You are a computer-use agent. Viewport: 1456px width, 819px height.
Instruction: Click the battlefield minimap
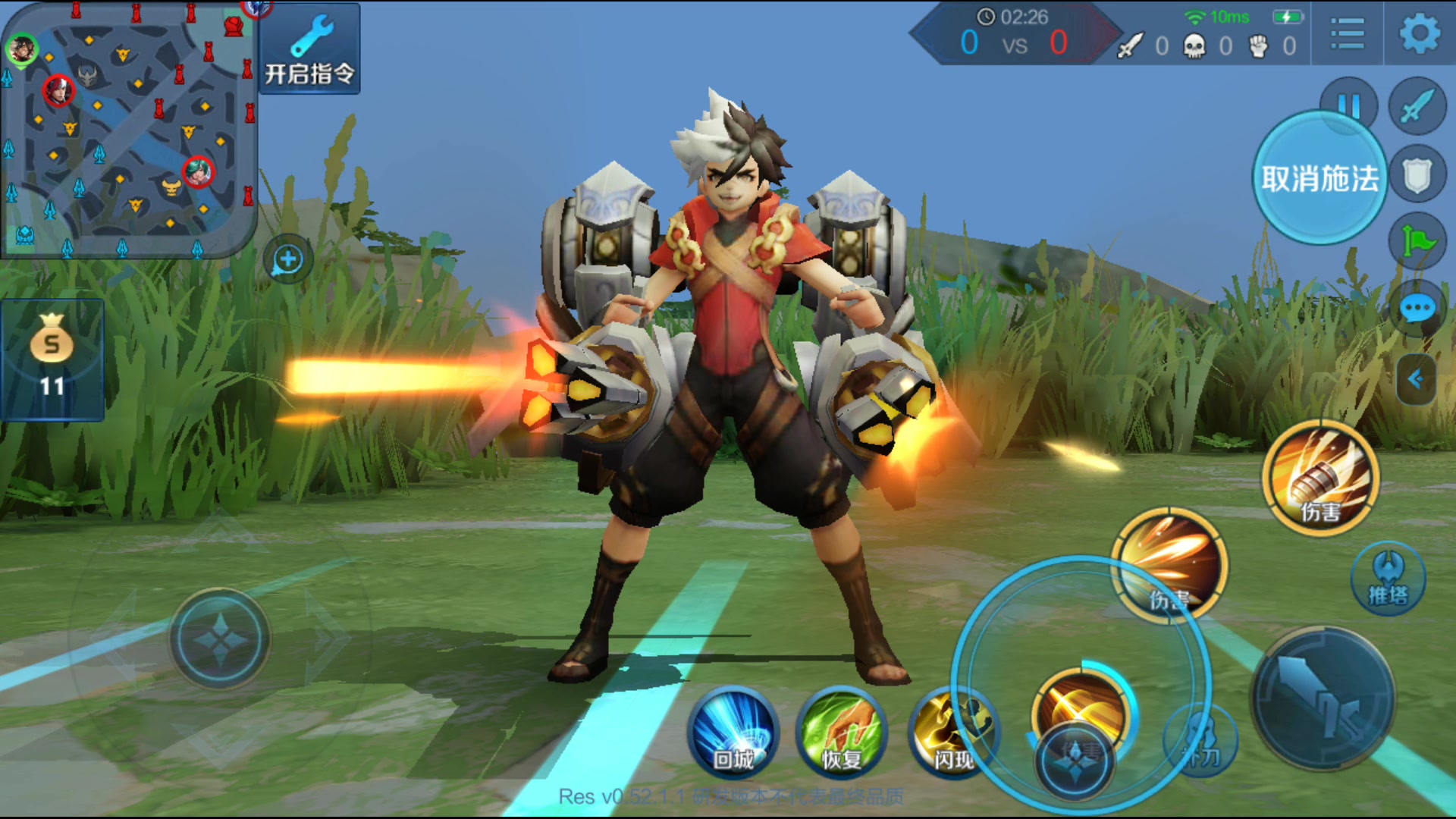(127, 129)
